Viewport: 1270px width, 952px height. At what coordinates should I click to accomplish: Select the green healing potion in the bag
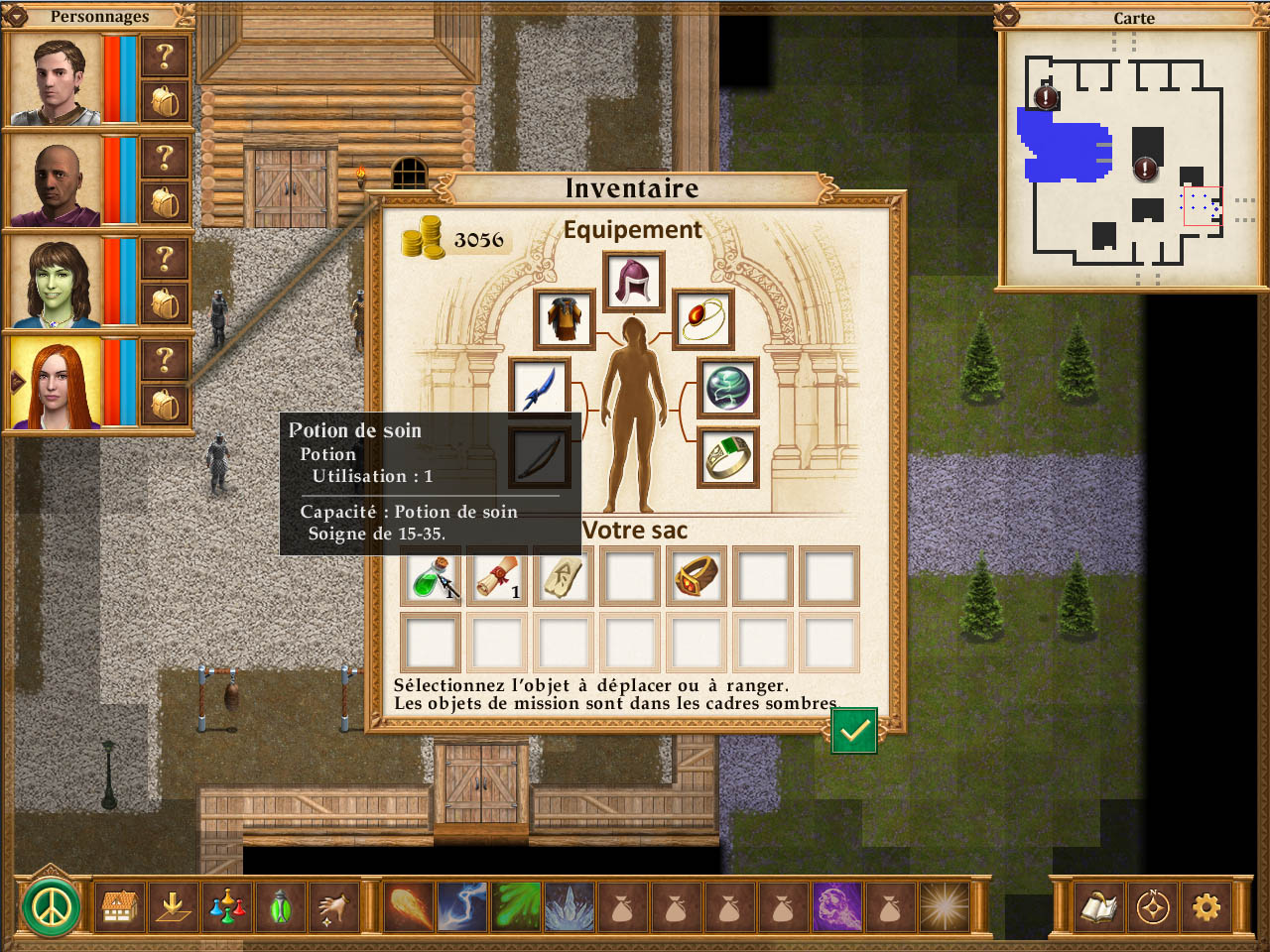tap(431, 576)
